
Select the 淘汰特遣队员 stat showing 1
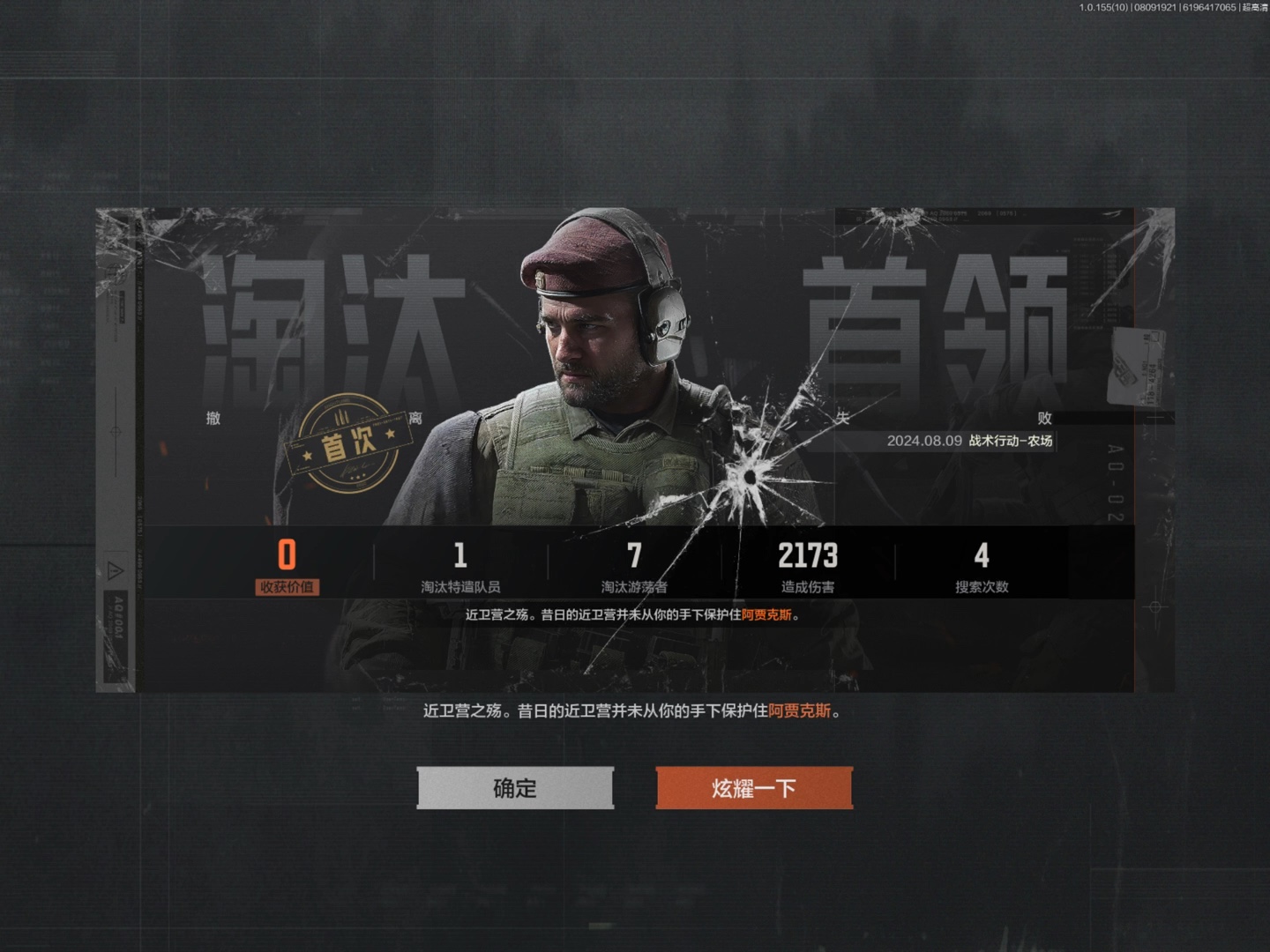(459, 564)
